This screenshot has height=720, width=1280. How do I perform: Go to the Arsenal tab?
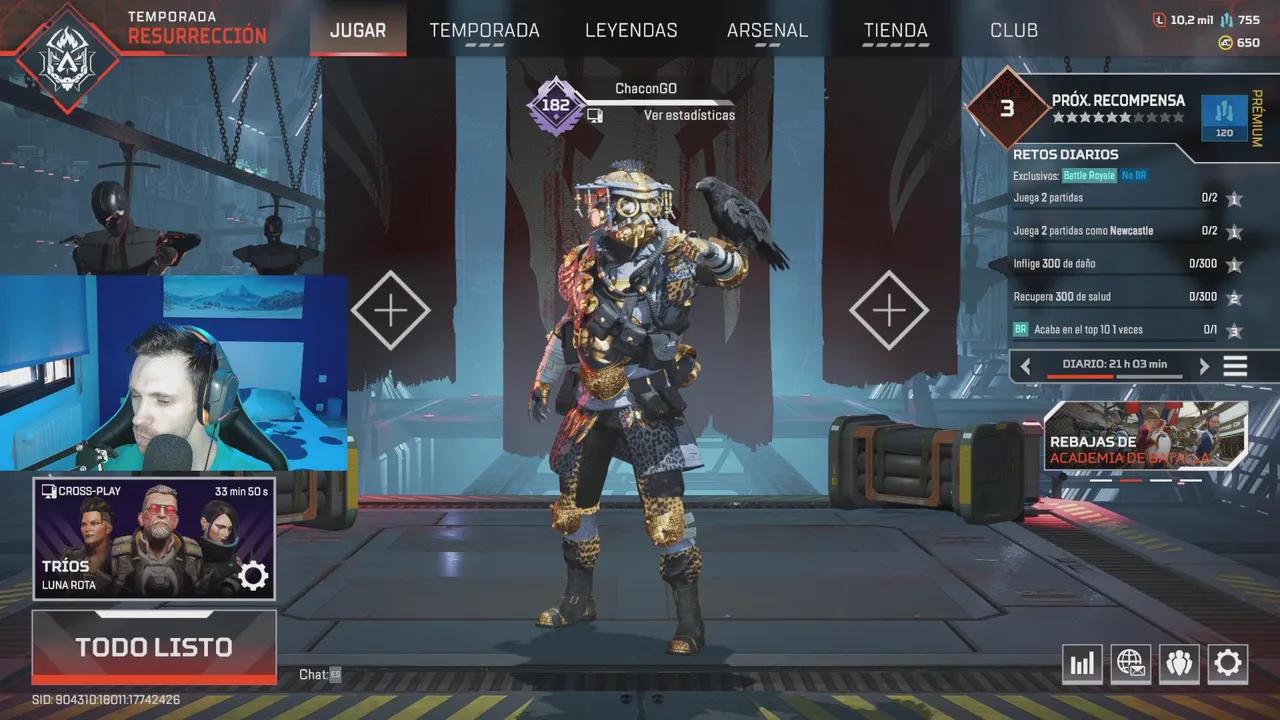tap(767, 30)
